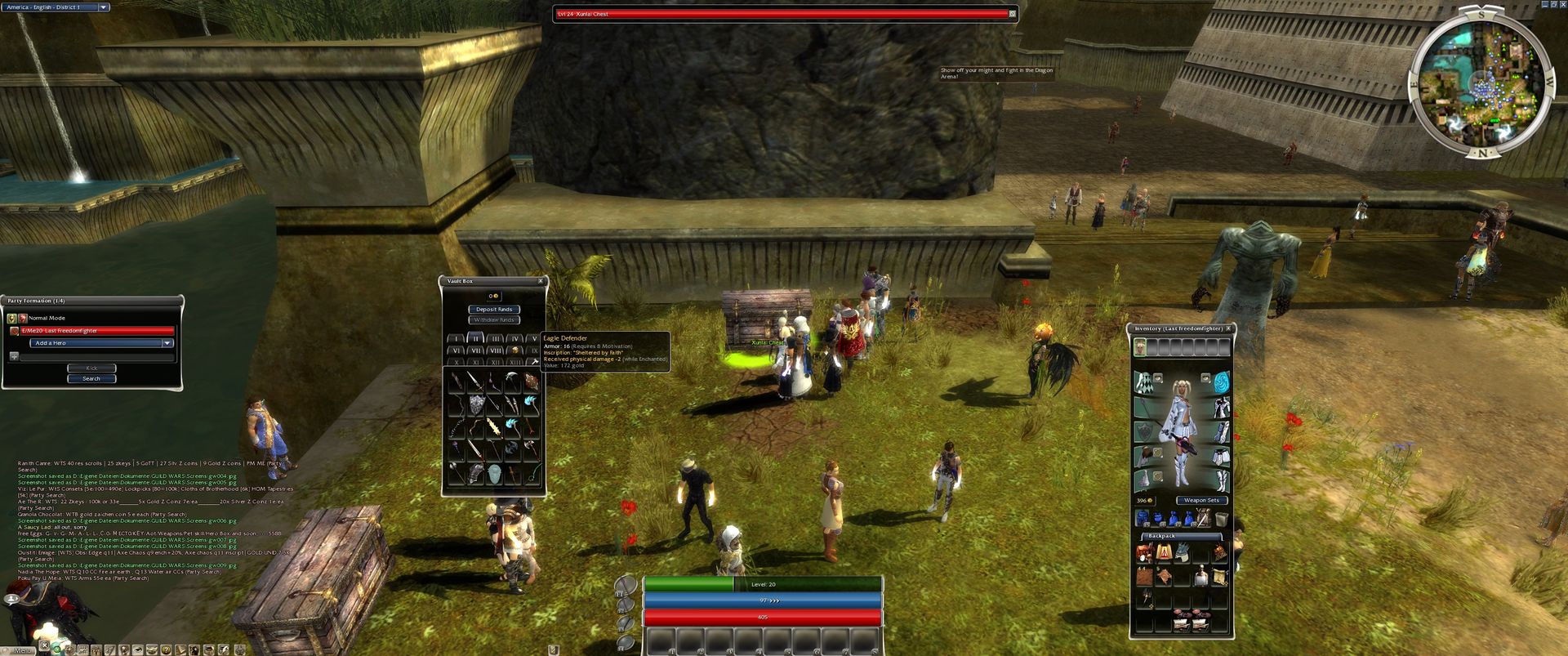Screen dimensions: 1568x656
Task: Open the Backpack bag tab
Action: tap(1161, 536)
